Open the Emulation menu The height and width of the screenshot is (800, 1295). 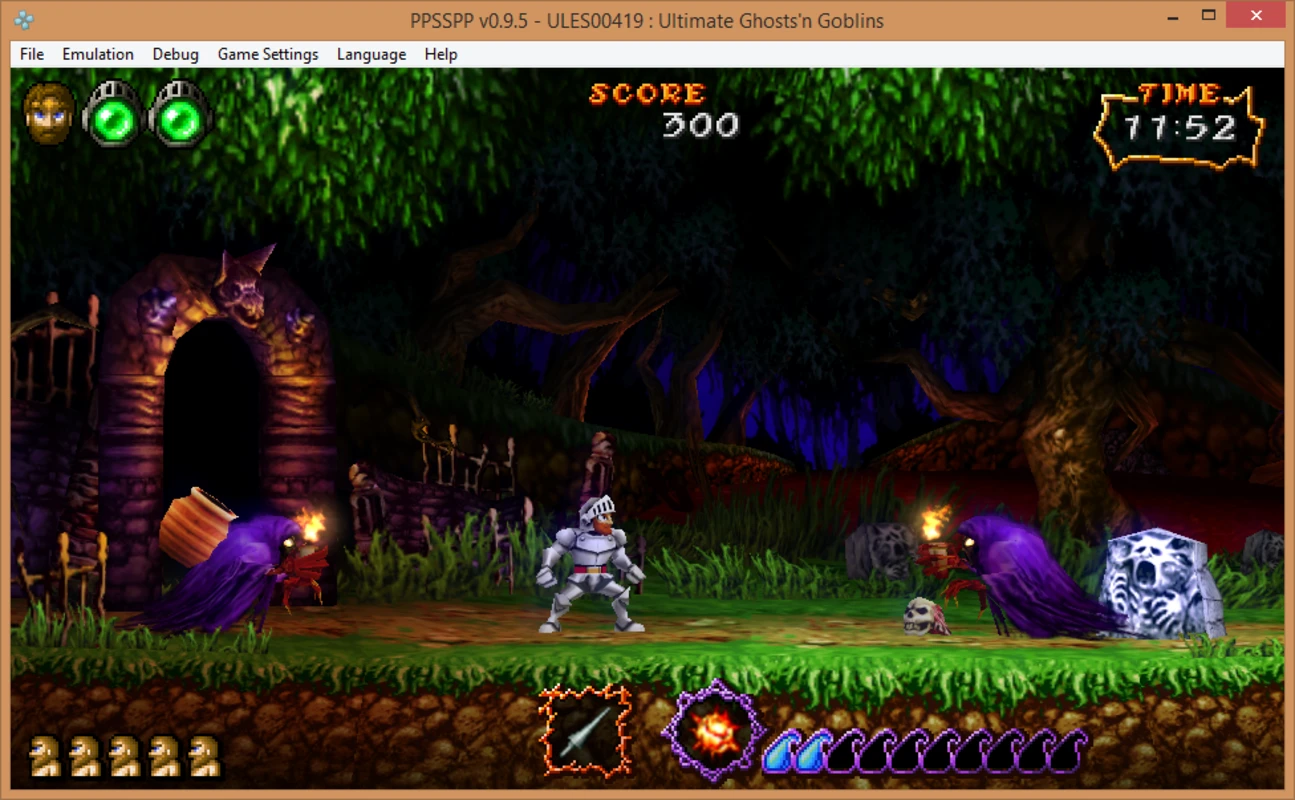pyautogui.click(x=97, y=54)
